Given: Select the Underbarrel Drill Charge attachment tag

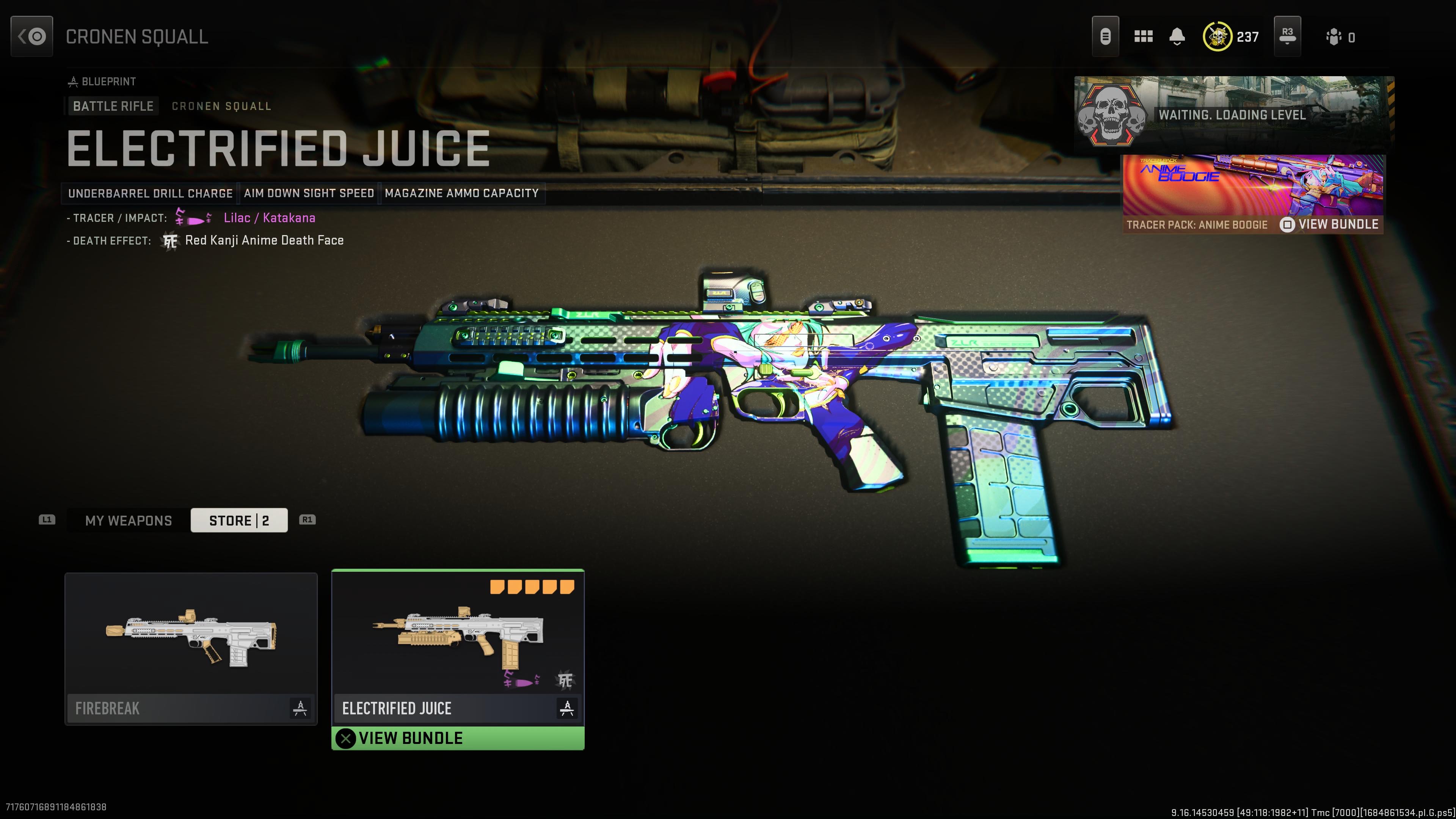Looking at the screenshot, I should click(150, 193).
